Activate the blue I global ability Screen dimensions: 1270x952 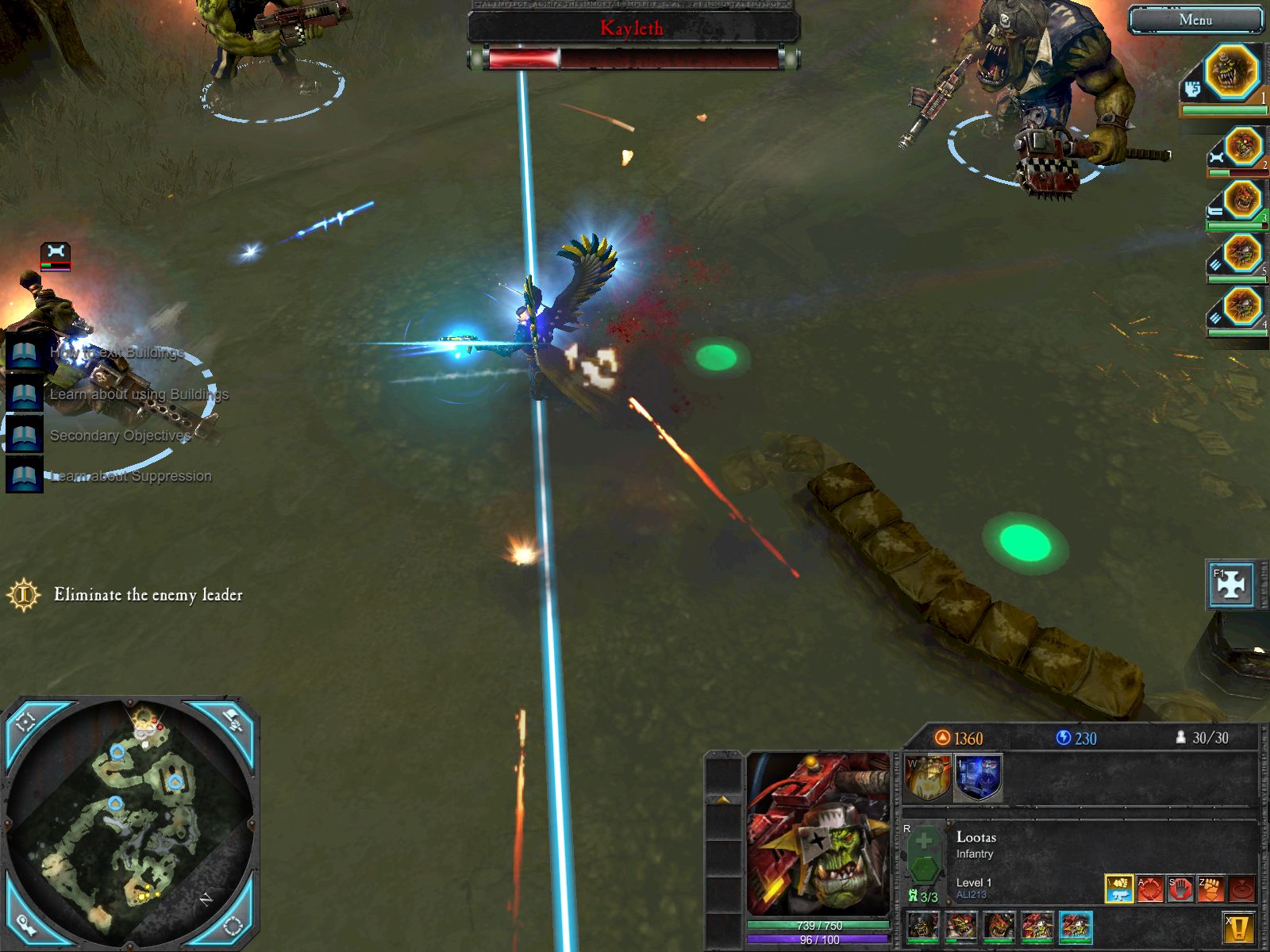978,777
